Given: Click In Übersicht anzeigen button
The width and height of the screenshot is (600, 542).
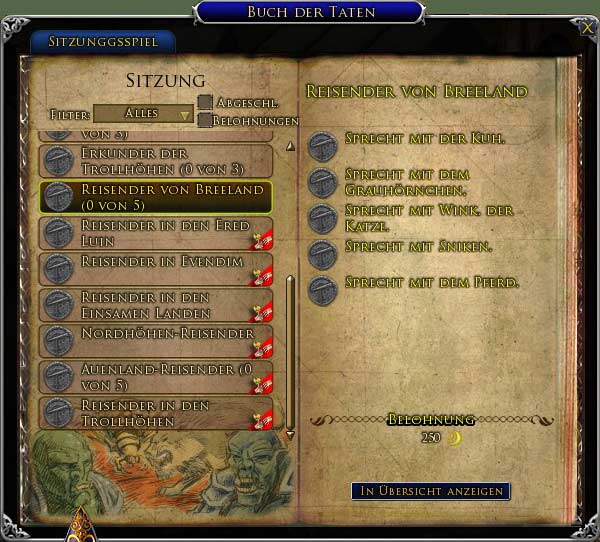Looking at the screenshot, I should (x=430, y=491).
